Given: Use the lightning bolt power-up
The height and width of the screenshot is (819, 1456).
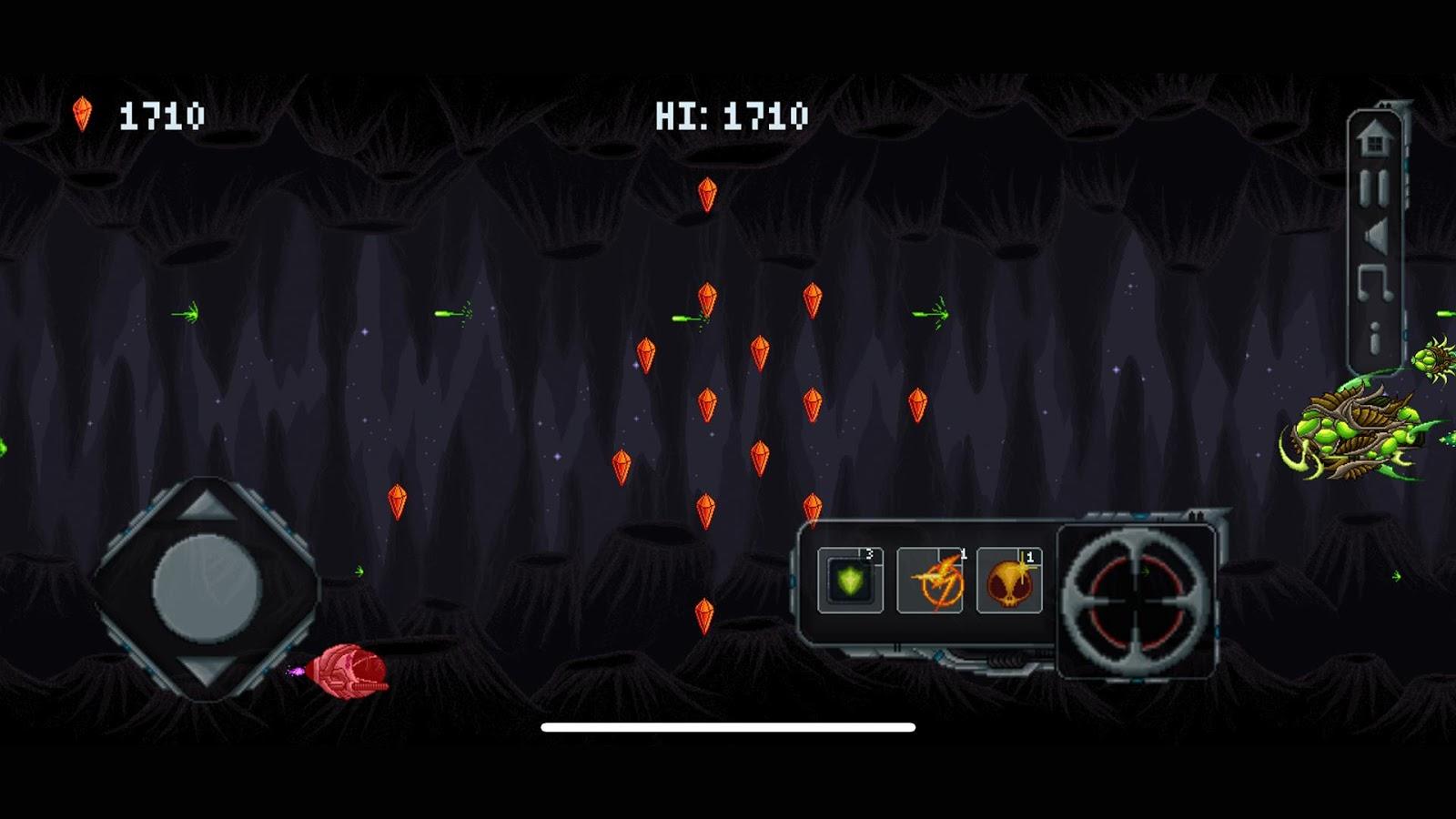Looking at the screenshot, I should (x=929, y=581).
